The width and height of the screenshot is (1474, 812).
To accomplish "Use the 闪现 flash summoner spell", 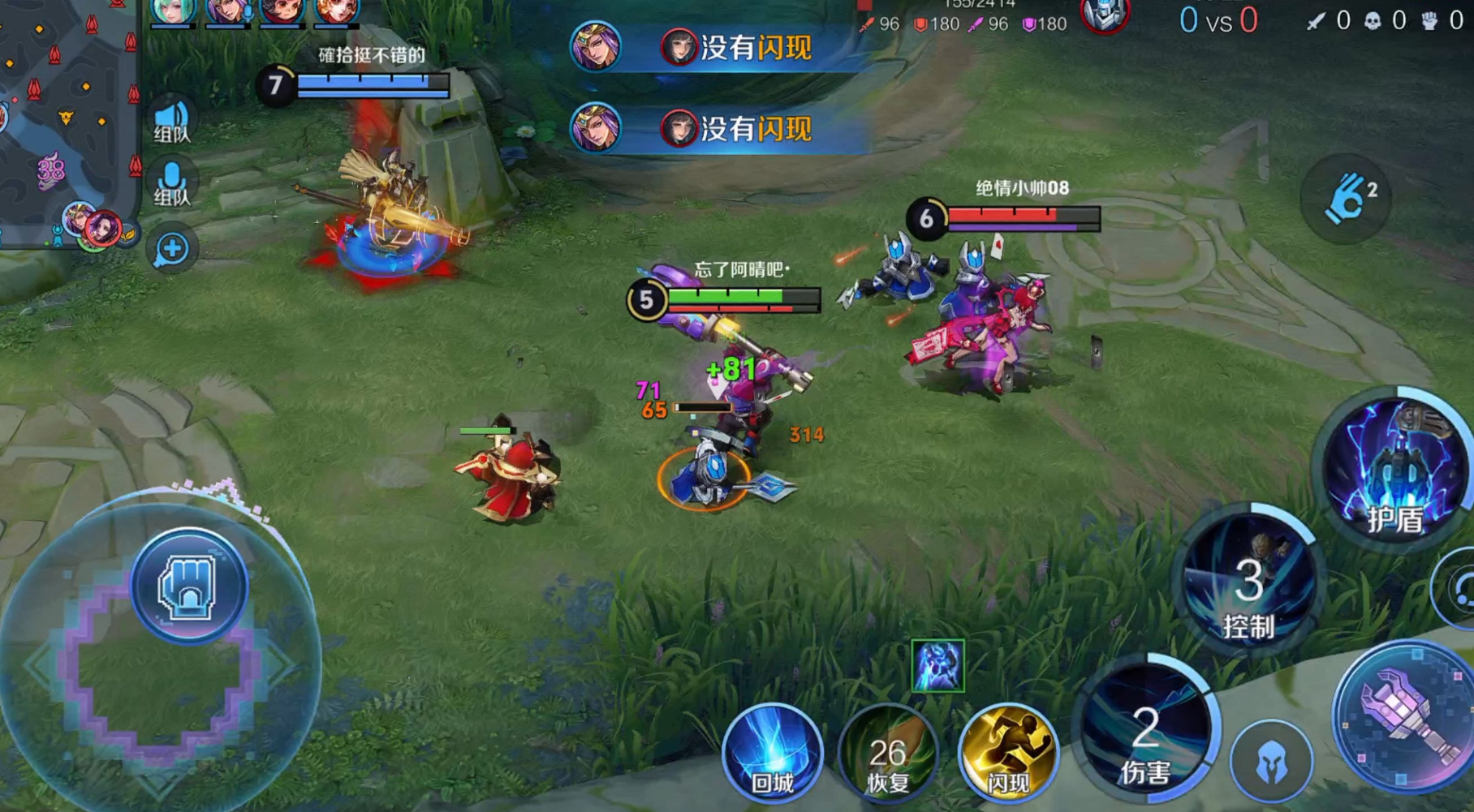I will (1007, 752).
